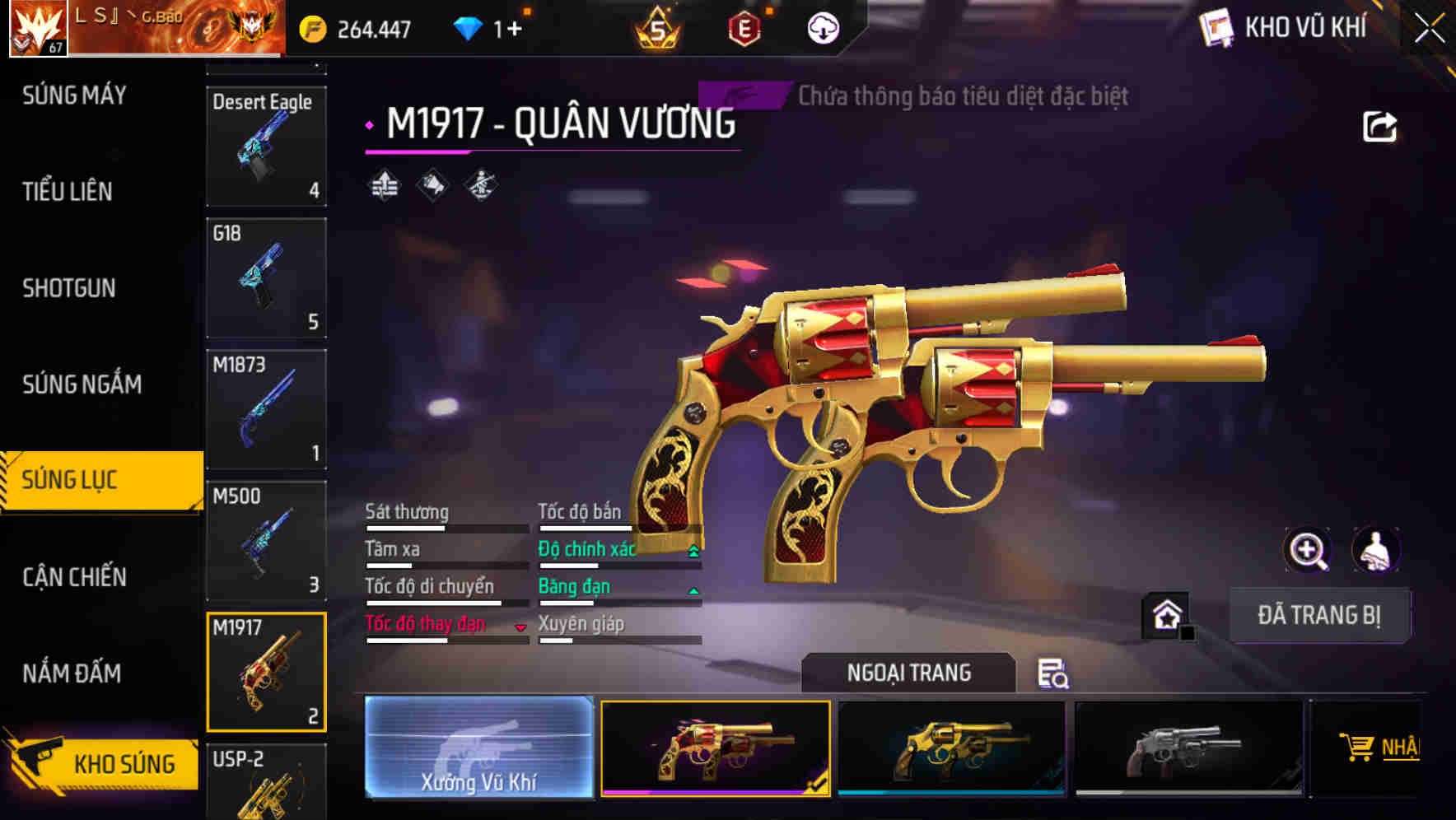Open the SHOTGUN weapon category
This screenshot has height=820, width=1456.
pos(69,289)
